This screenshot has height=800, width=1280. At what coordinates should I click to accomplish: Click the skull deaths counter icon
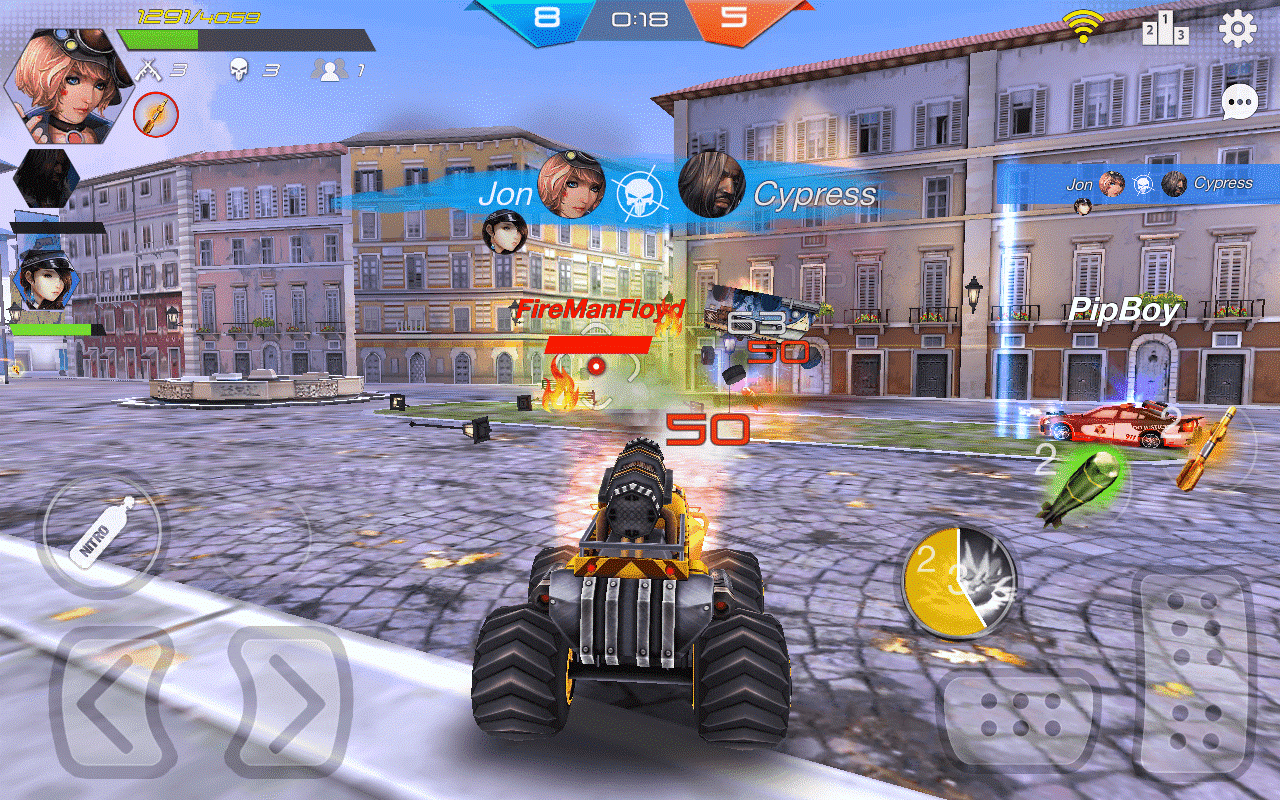[x=238, y=70]
